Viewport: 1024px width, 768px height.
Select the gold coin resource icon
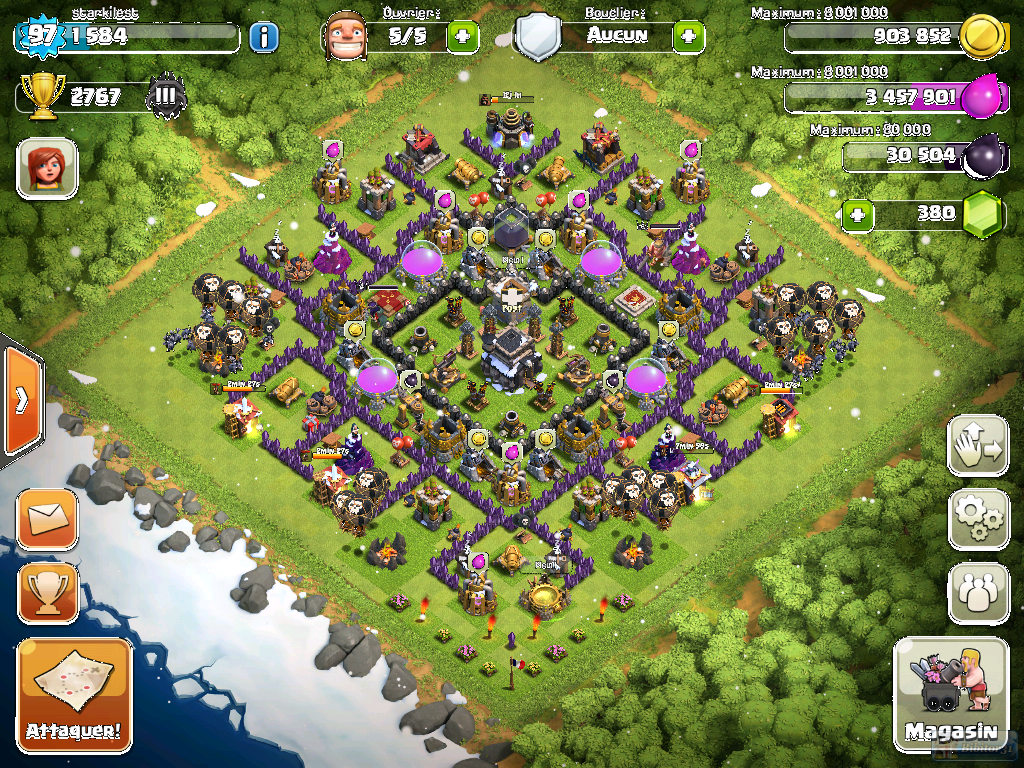(x=981, y=38)
